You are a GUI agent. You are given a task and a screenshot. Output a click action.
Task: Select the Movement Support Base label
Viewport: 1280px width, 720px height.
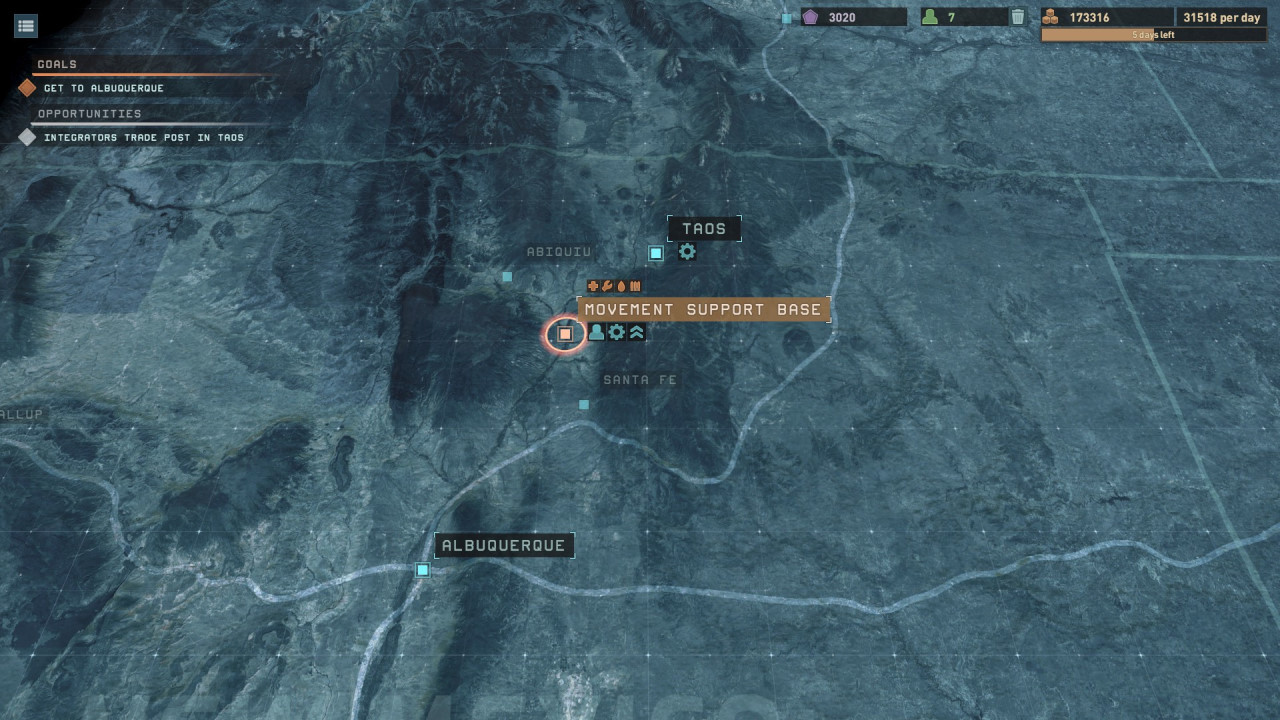tap(703, 310)
